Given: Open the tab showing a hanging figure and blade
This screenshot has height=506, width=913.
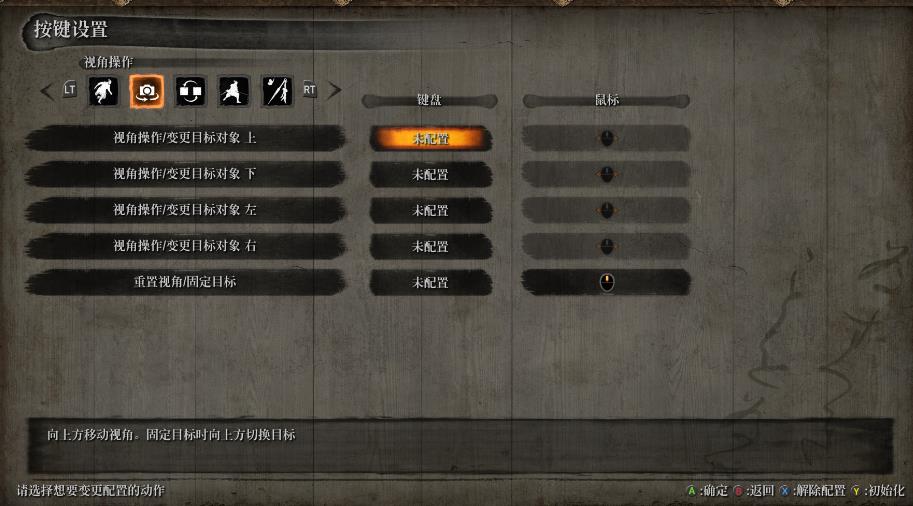Looking at the screenshot, I should [277, 91].
